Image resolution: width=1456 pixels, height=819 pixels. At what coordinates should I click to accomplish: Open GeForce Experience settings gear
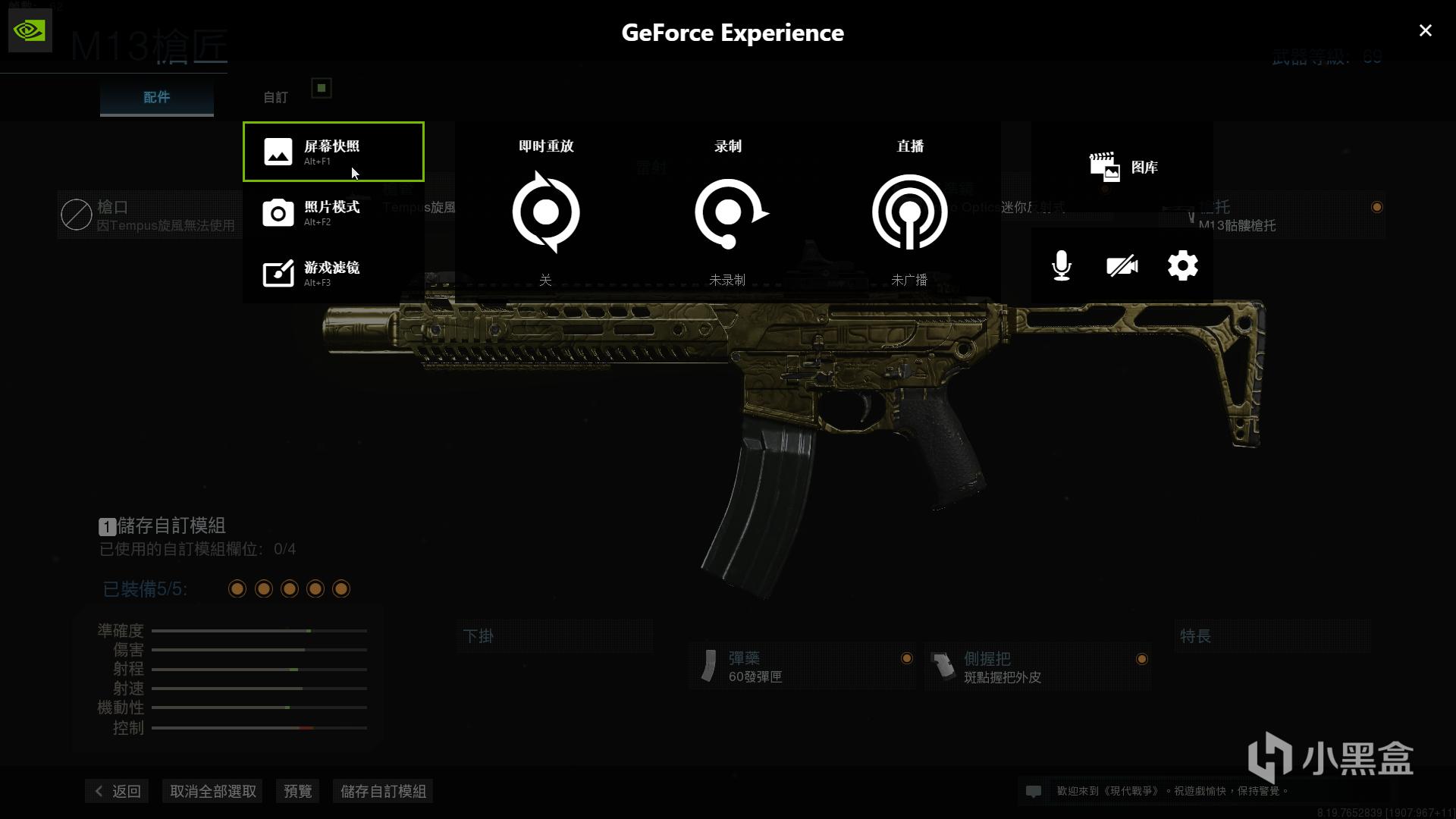[1182, 265]
